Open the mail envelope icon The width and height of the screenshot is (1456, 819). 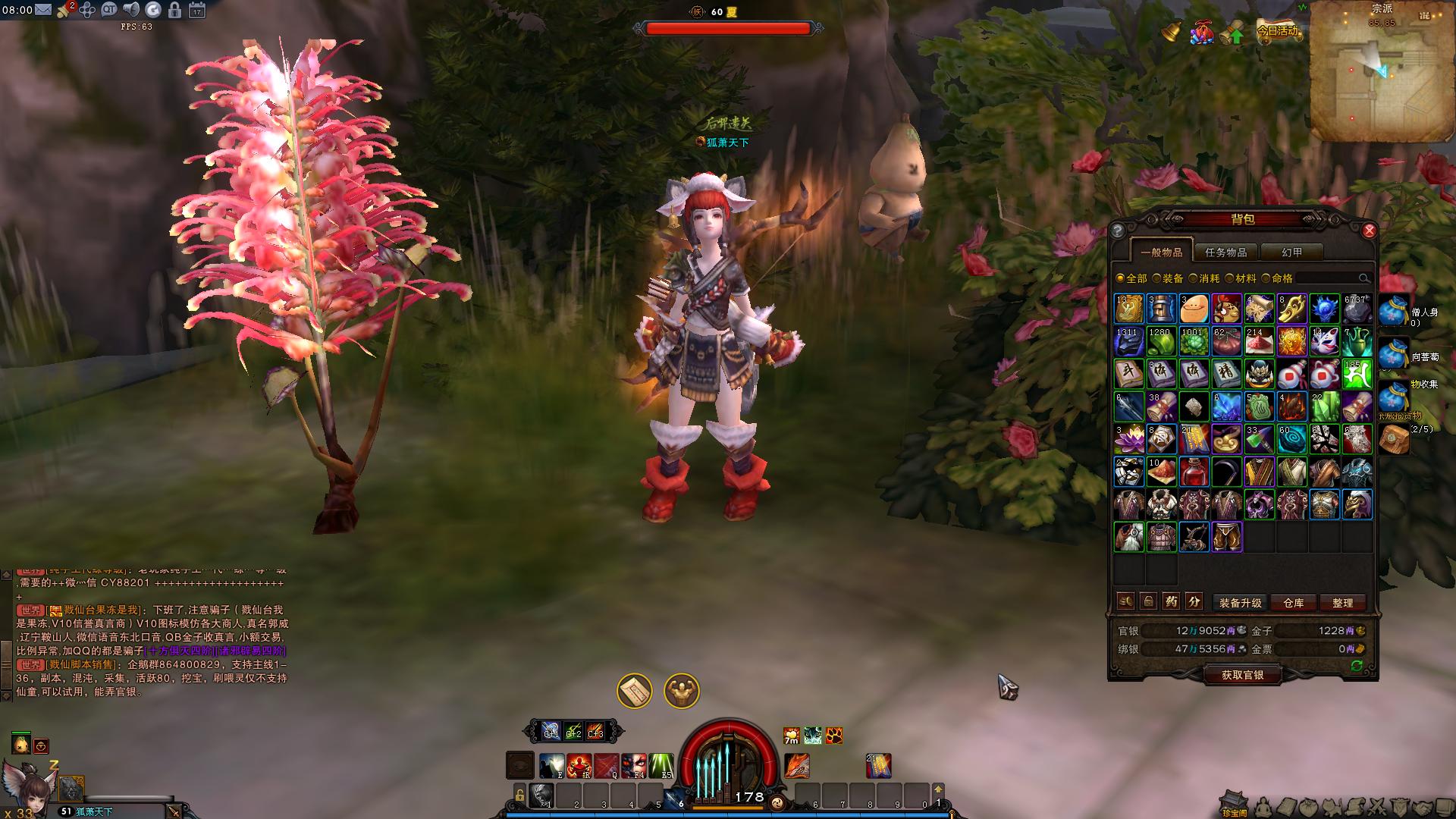(x=42, y=10)
